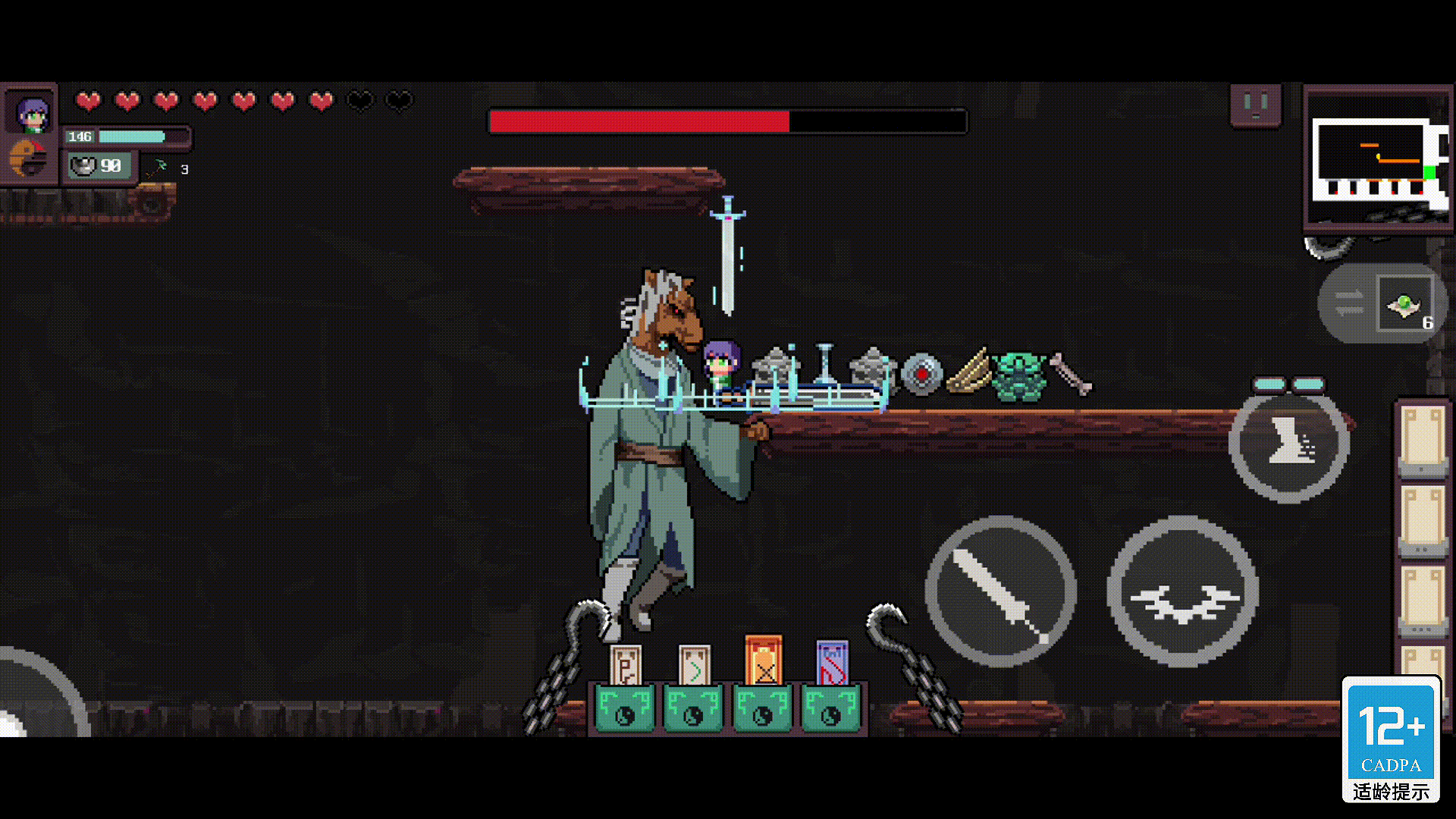Screen dimensions: 1456x819
Task: Tap the winged jump button
Action: point(1183,591)
